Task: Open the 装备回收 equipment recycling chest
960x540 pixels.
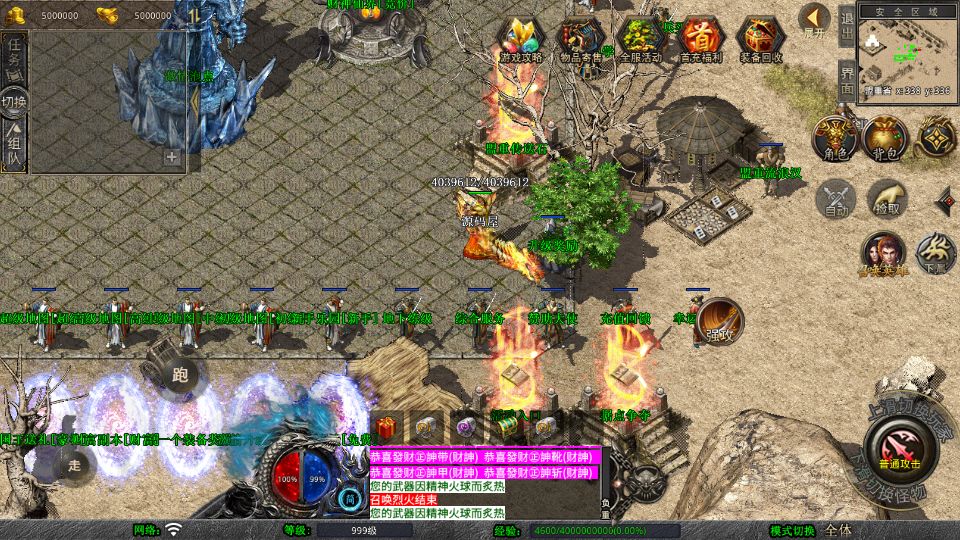Action: tap(761, 40)
